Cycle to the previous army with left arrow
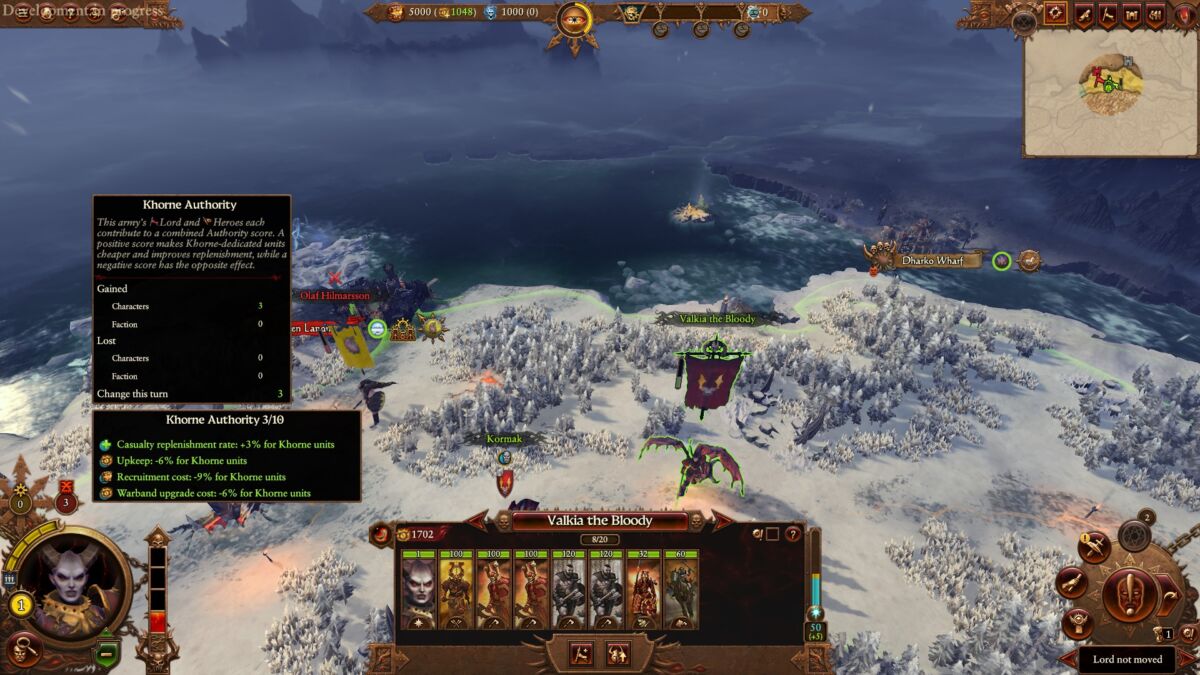Screen dimensions: 1200x675 479,520
